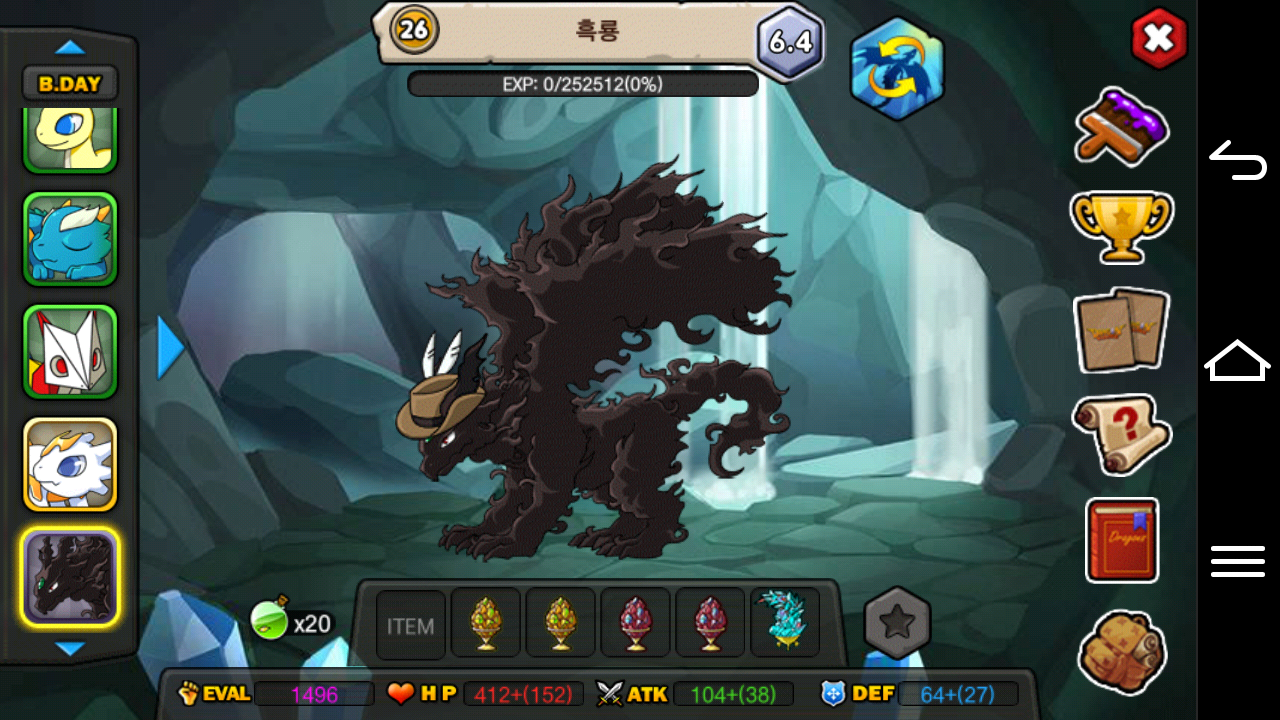
Task: Tap the Android home button
Action: (x=1237, y=361)
